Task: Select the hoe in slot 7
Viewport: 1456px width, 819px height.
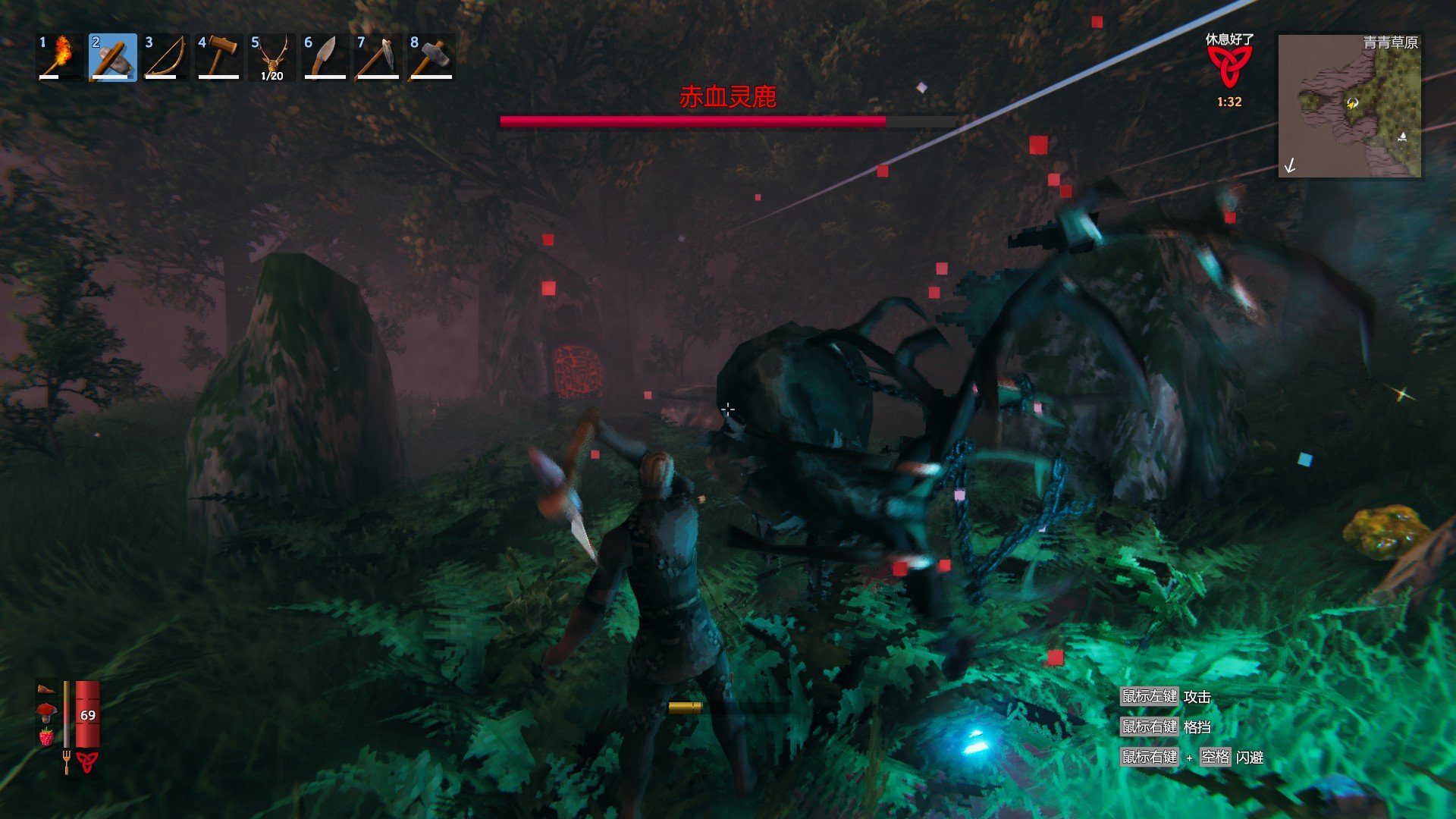Action: pos(378,57)
